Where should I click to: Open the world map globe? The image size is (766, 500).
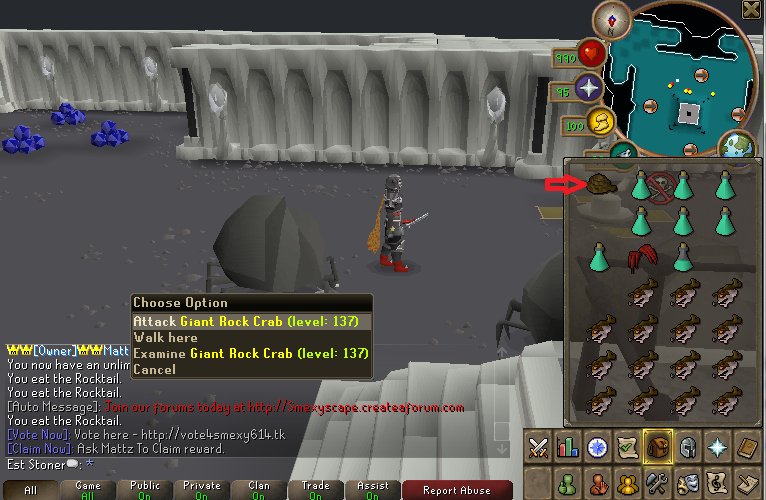tap(737, 146)
